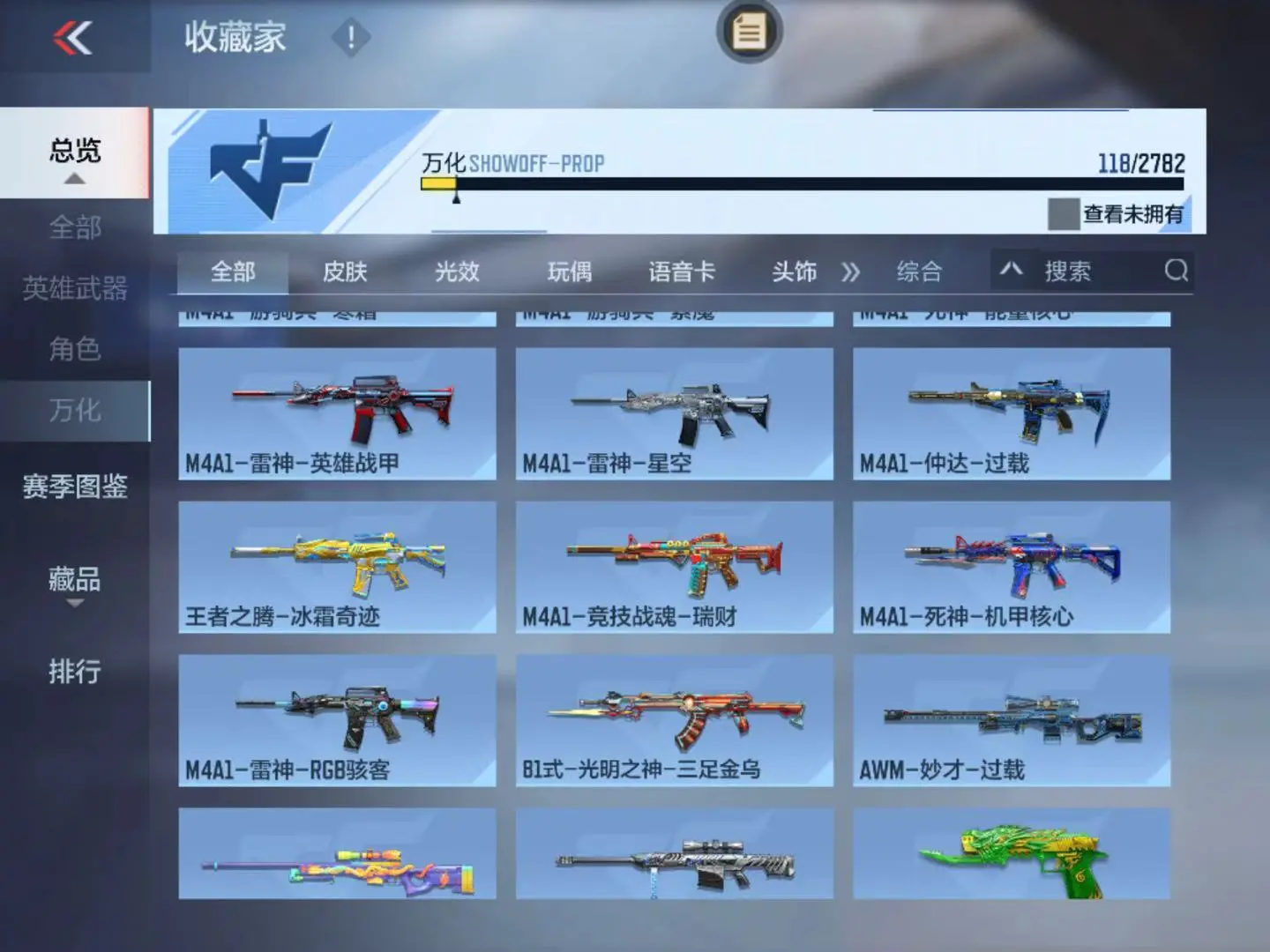Select the M4A1-雷神-英雄战甲 weapon card
The width and height of the screenshot is (1270, 952).
tap(337, 413)
